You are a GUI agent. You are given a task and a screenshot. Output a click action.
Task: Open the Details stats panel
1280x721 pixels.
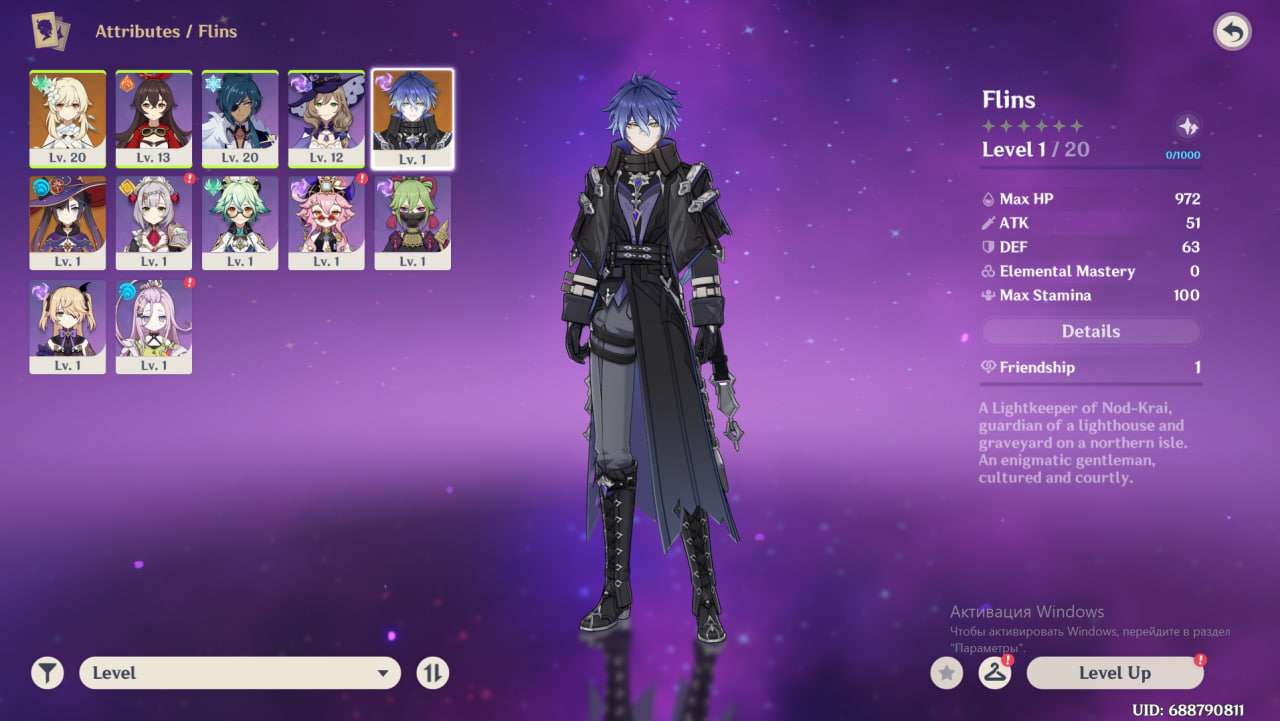(1090, 331)
